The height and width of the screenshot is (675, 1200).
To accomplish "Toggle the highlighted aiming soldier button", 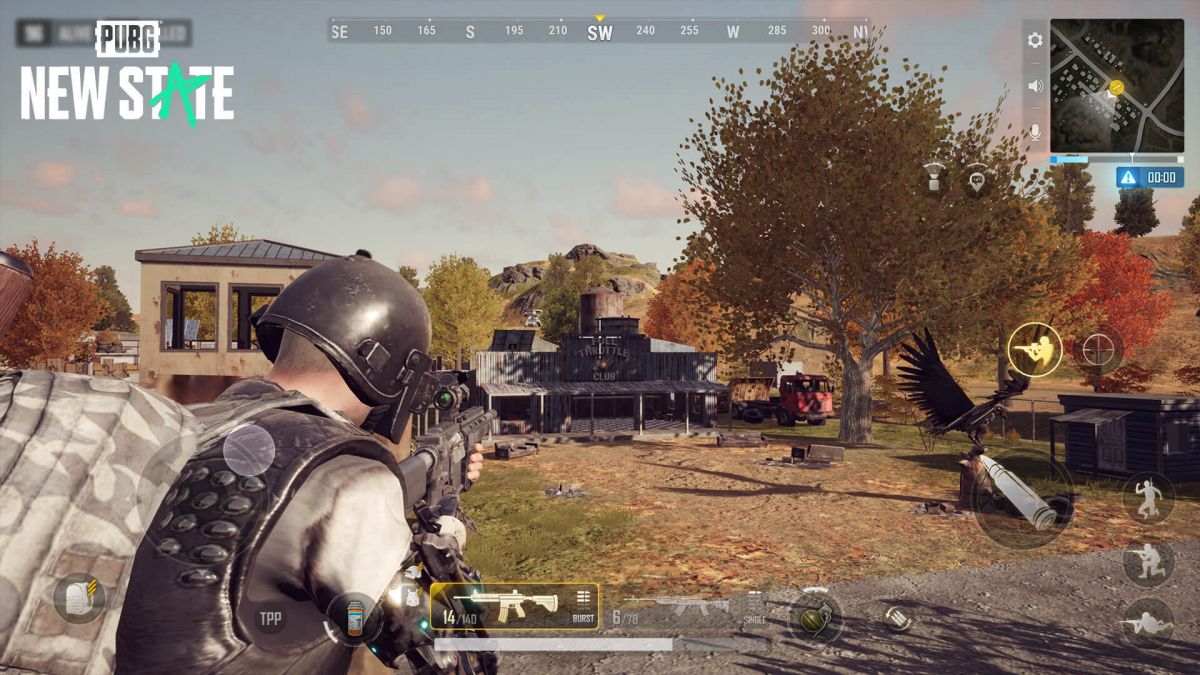I will (1034, 350).
